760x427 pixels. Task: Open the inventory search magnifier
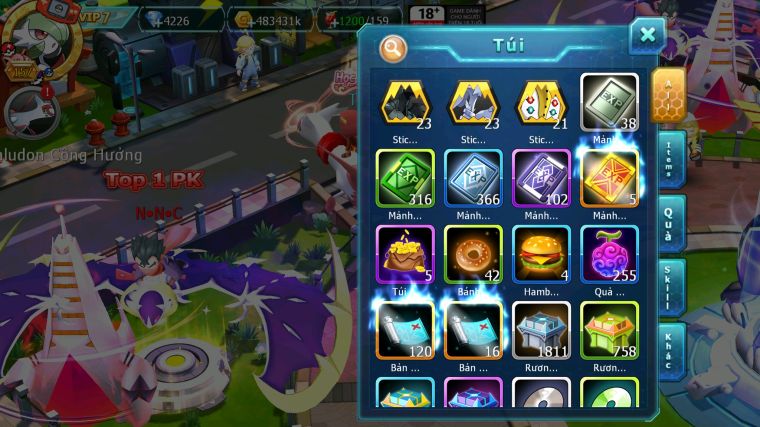click(x=394, y=47)
